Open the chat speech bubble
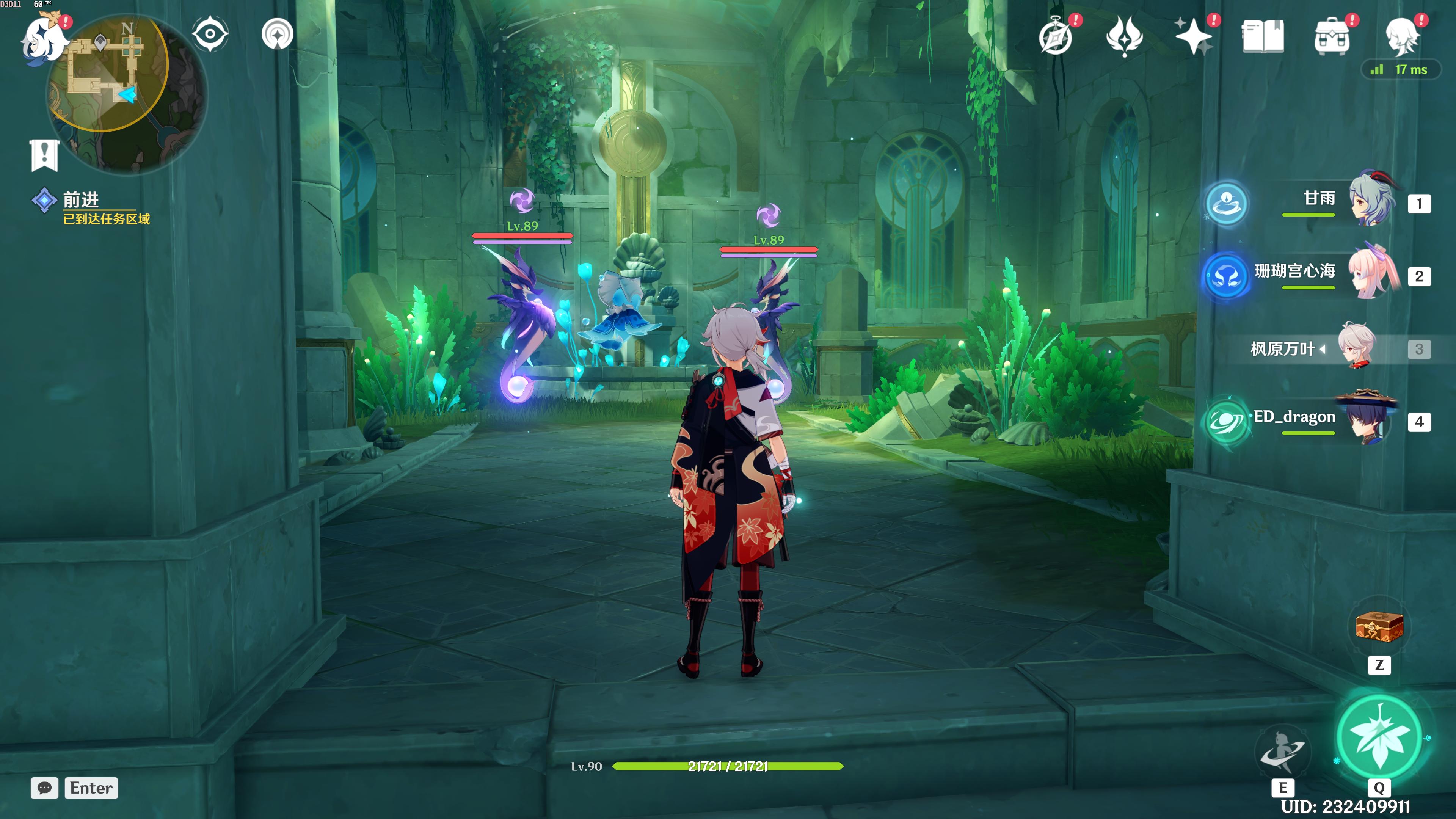1456x819 pixels. pos(45,788)
